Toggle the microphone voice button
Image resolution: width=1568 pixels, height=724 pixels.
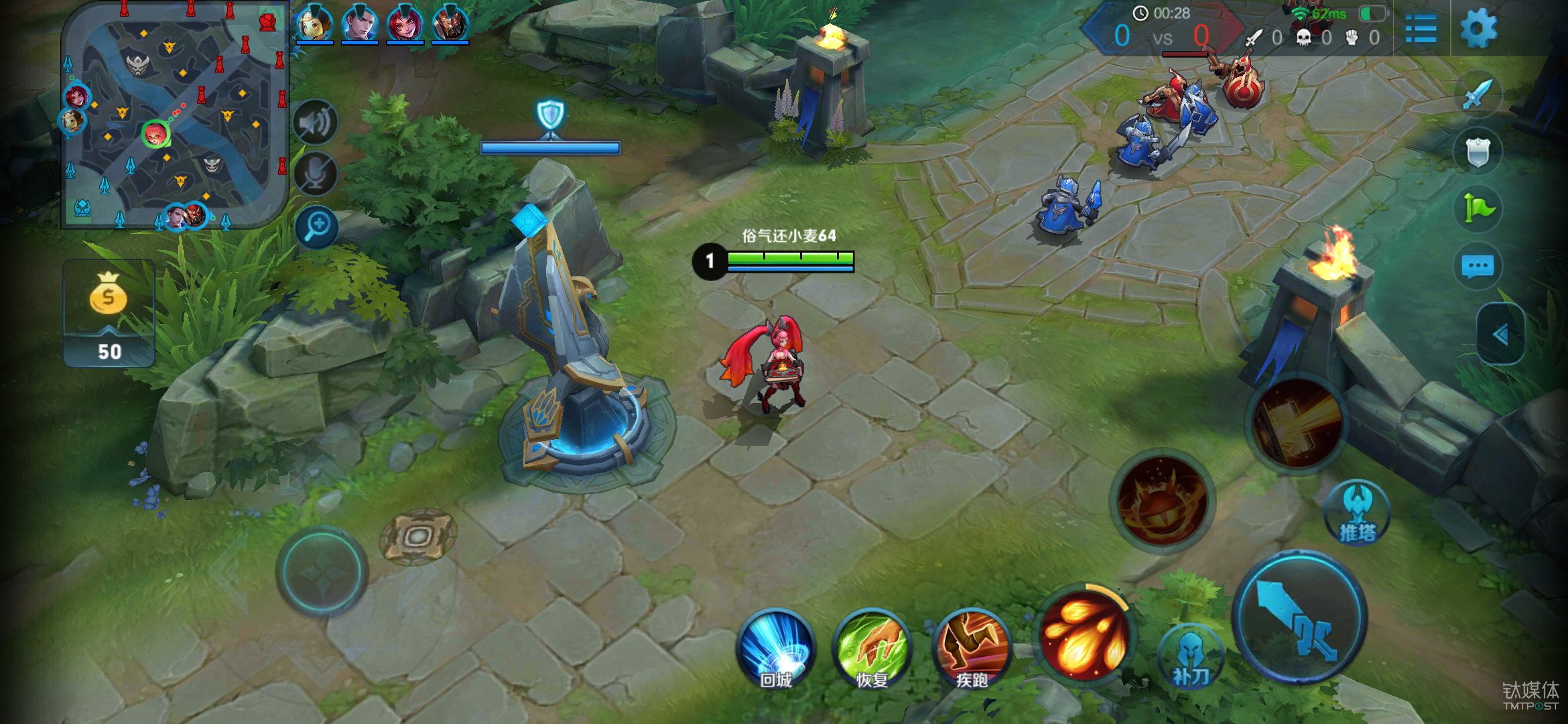pyautogui.click(x=315, y=174)
